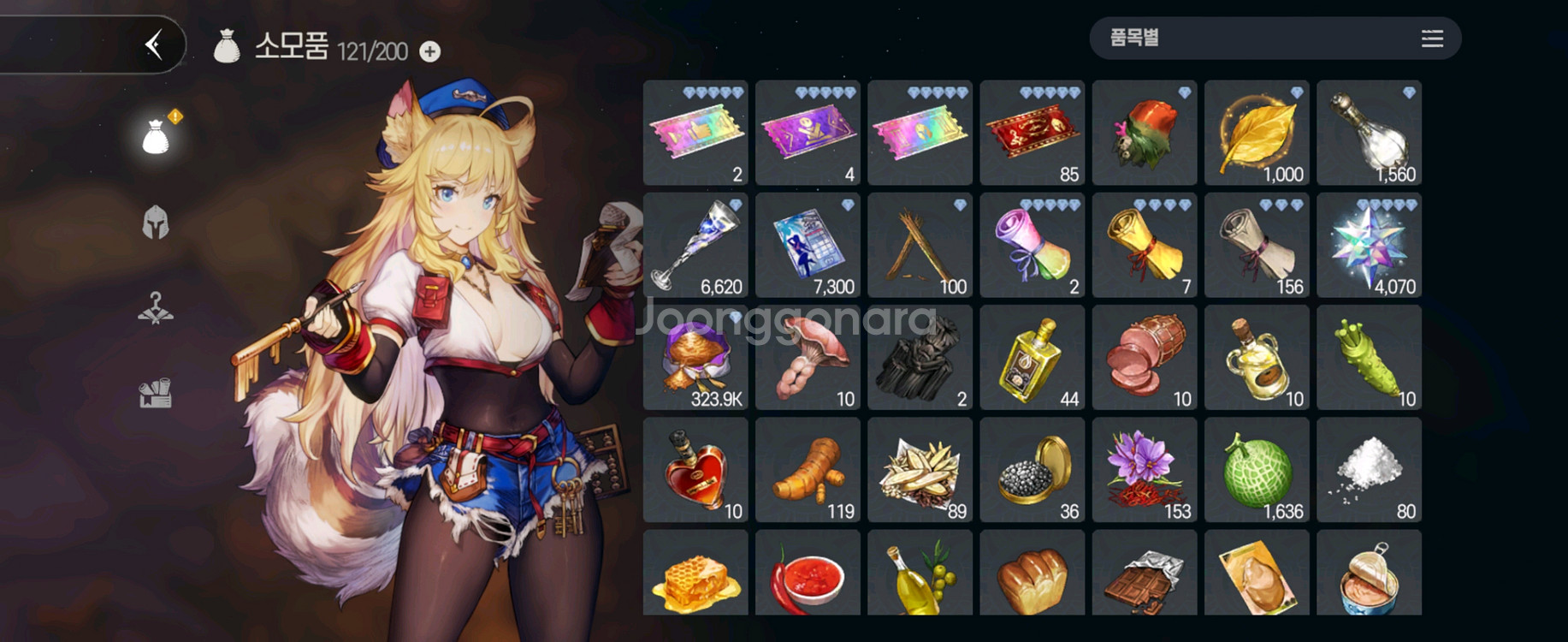
Task: Choose the green melon with 1,636
Action: coord(1257,470)
